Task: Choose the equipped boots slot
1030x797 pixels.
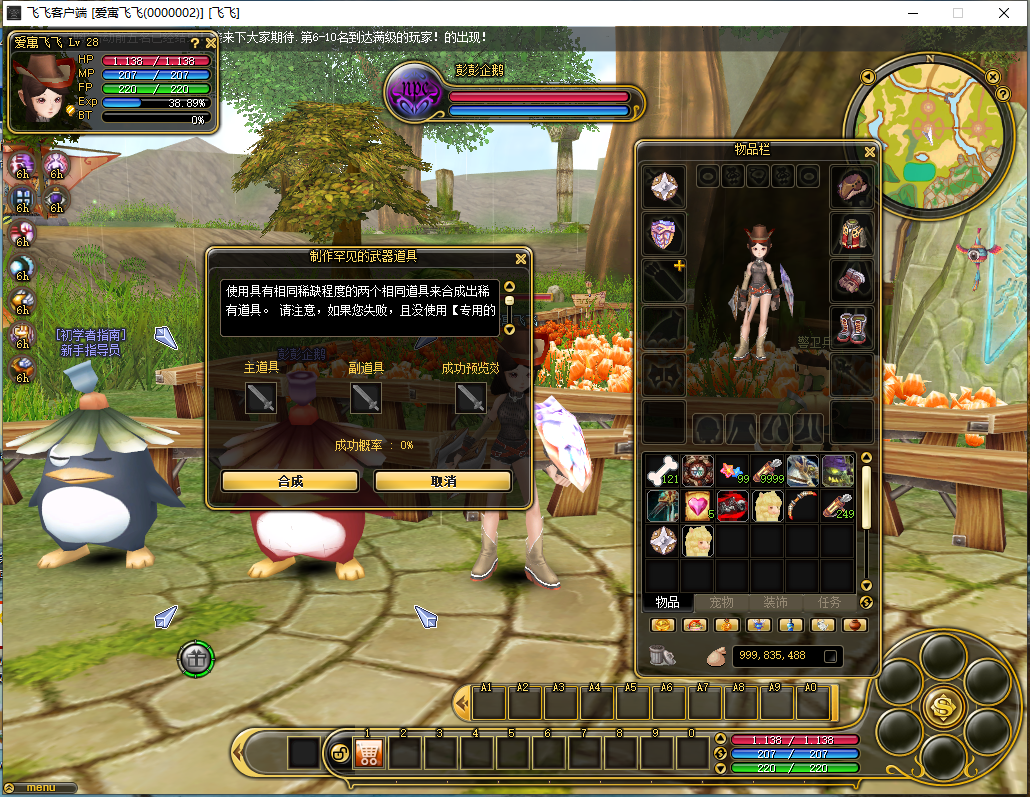Action: pos(852,327)
